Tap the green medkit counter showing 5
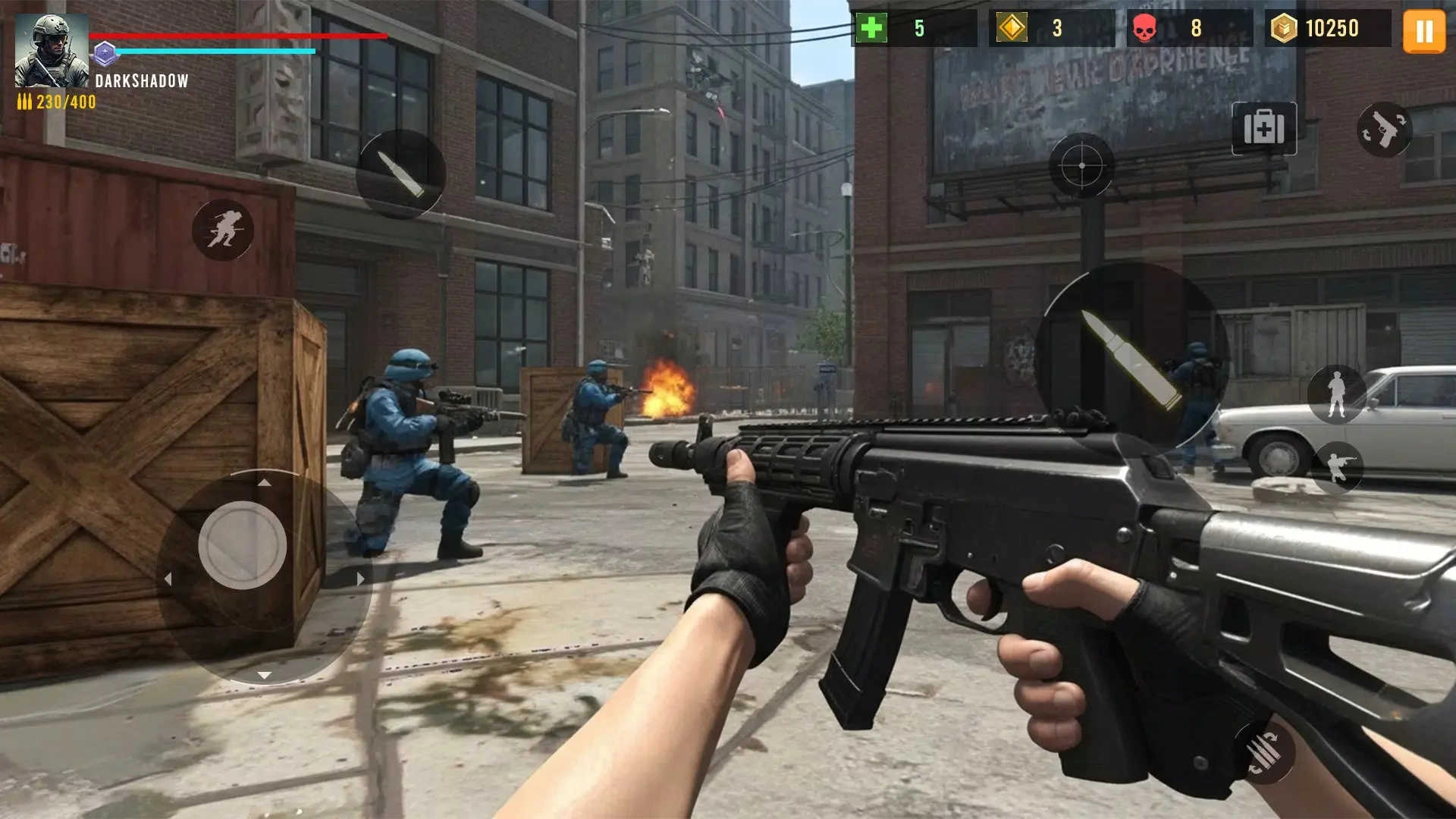This screenshot has height=819, width=1456. 895,28
